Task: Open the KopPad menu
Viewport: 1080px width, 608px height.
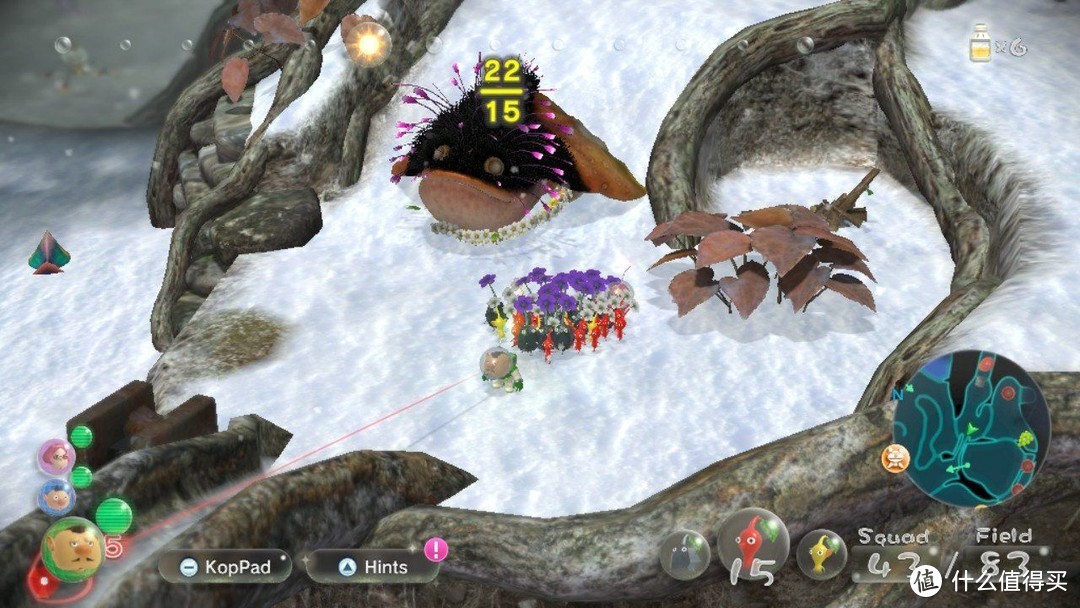Action: point(225,567)
